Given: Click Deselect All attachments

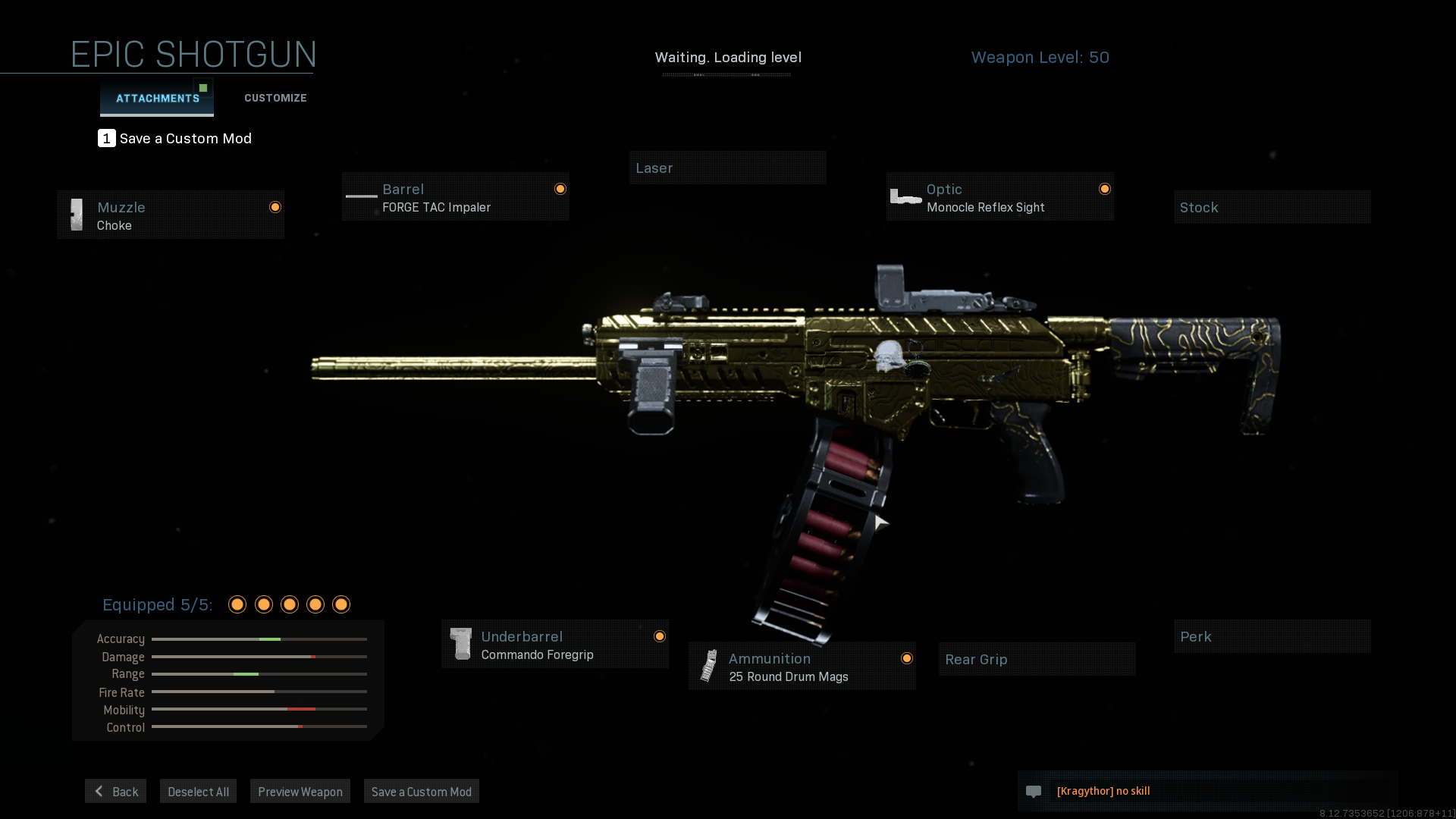Looking at the screenshot, I should 198,792.
